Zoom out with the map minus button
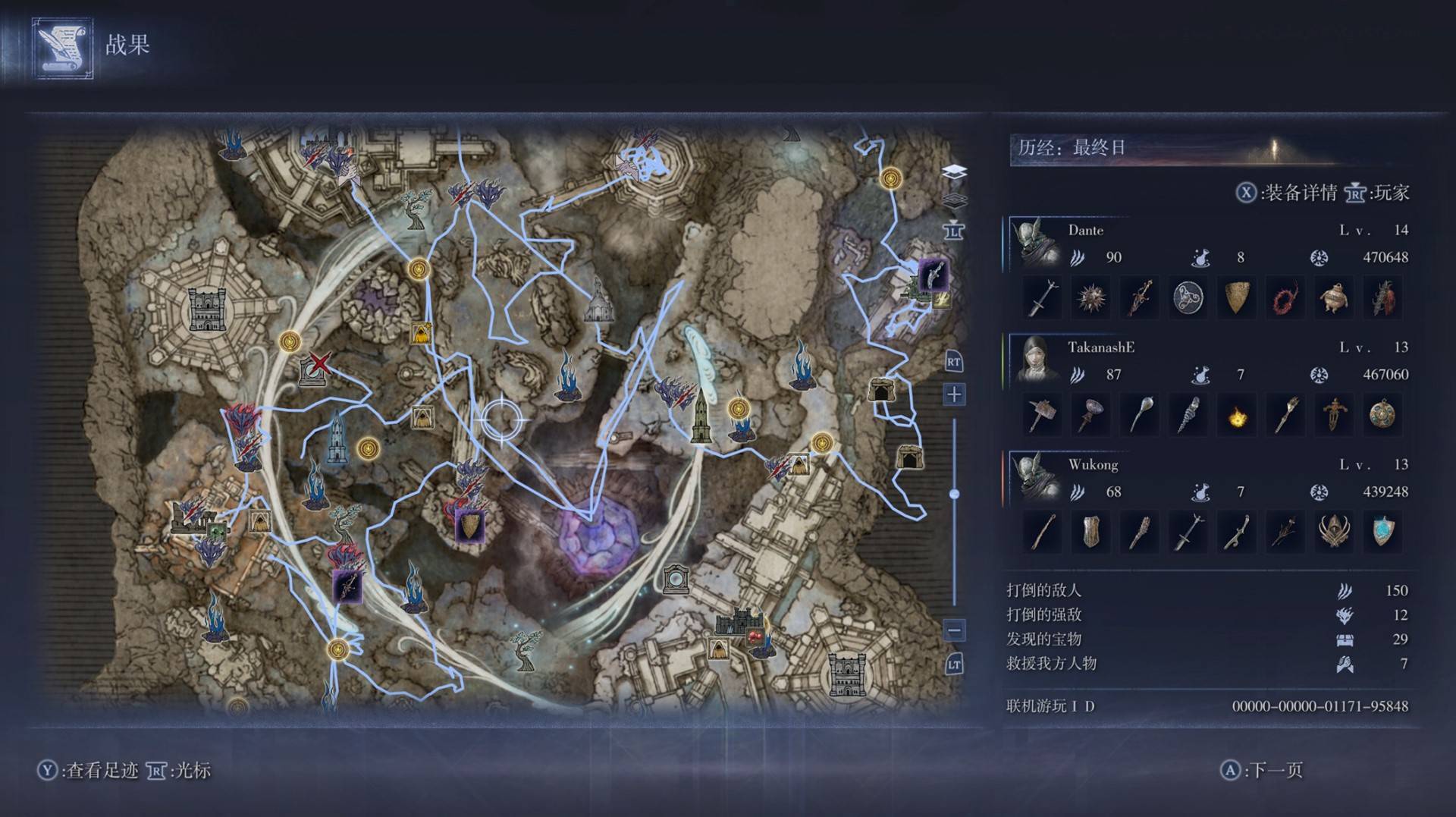 click(954, 630)
